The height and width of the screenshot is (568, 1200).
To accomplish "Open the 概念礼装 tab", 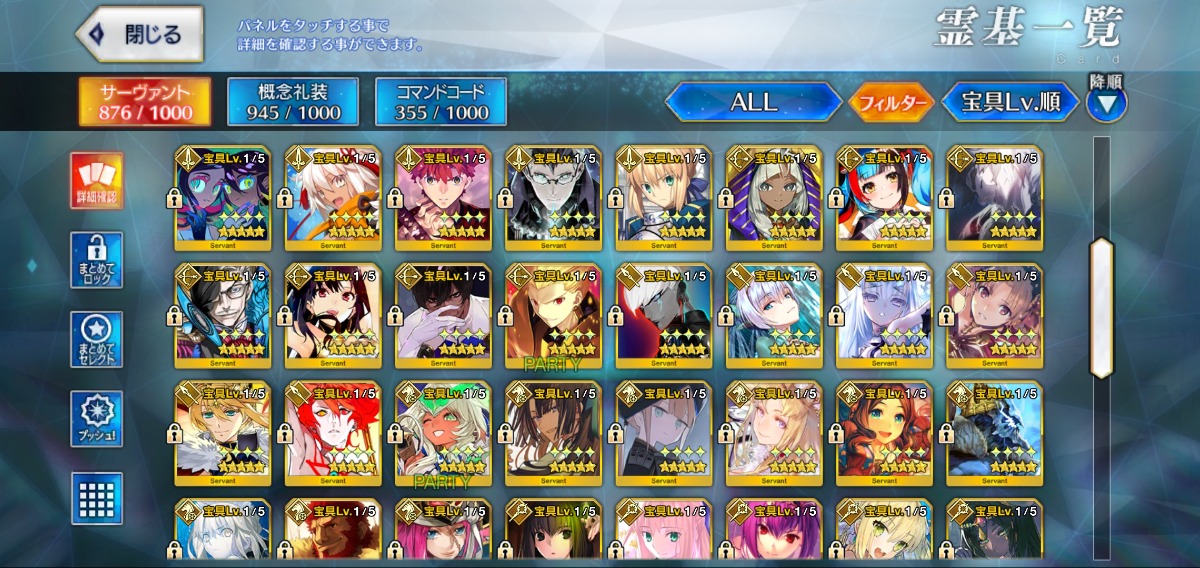I will 290,102.
